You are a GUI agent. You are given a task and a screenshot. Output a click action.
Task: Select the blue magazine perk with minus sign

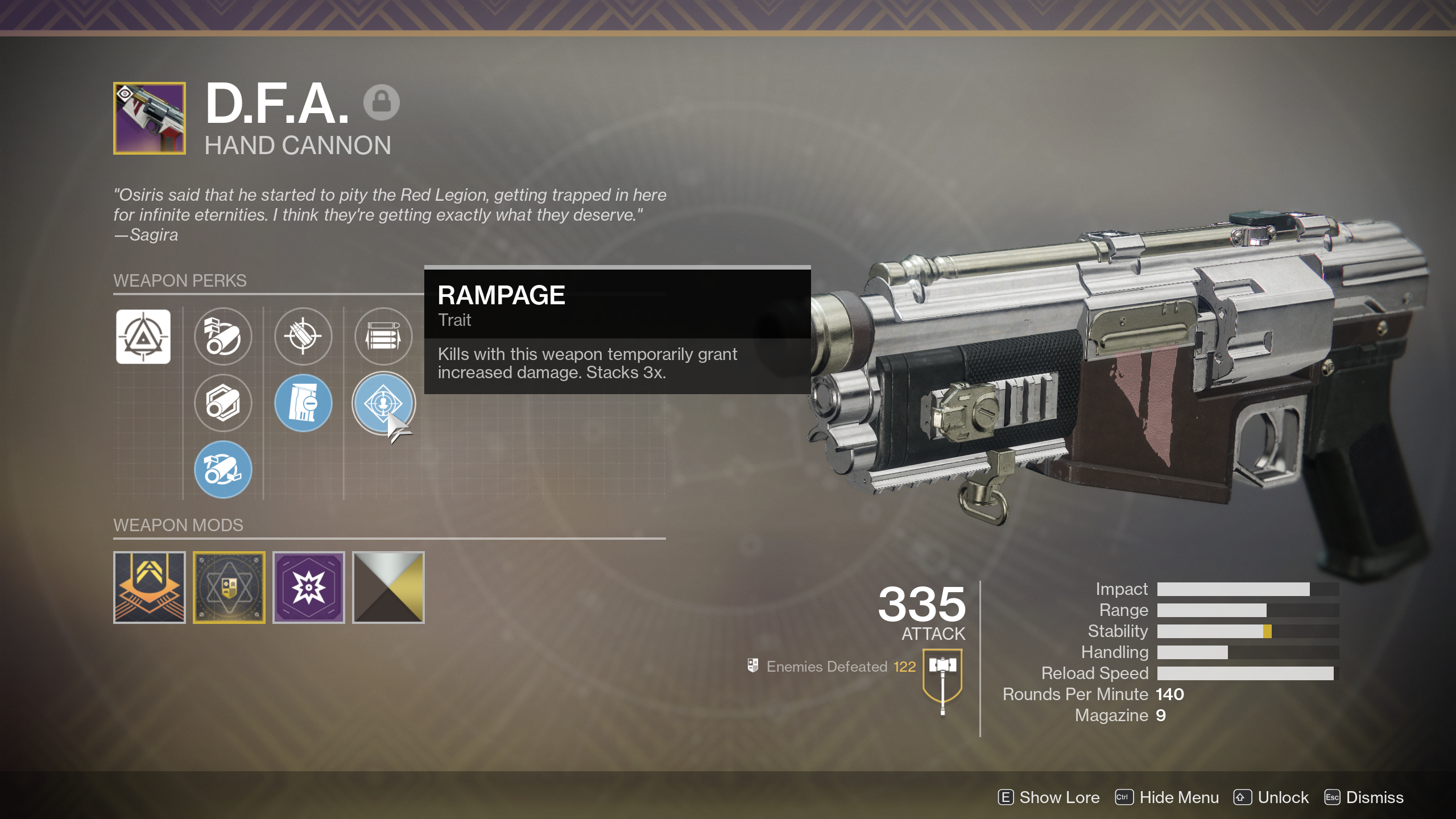(x=303, y=403)
